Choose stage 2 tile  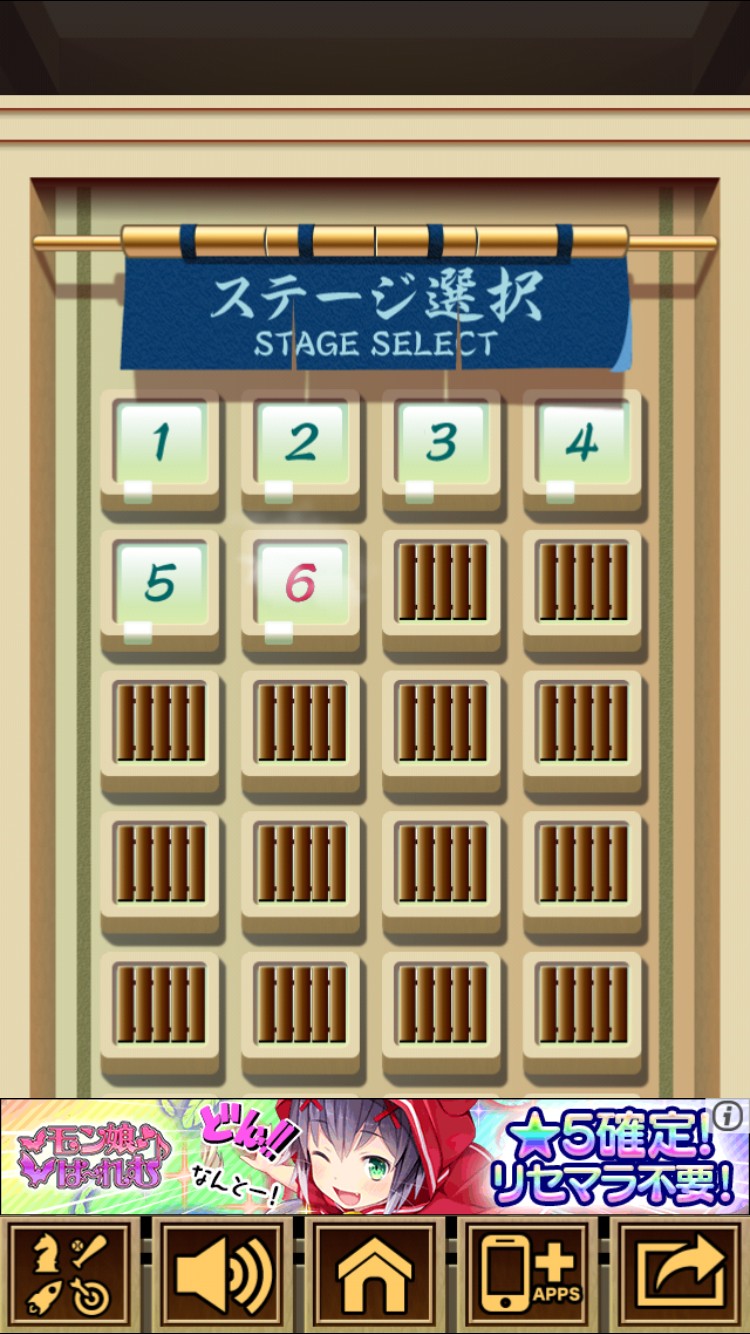click(x=301, y=446)
